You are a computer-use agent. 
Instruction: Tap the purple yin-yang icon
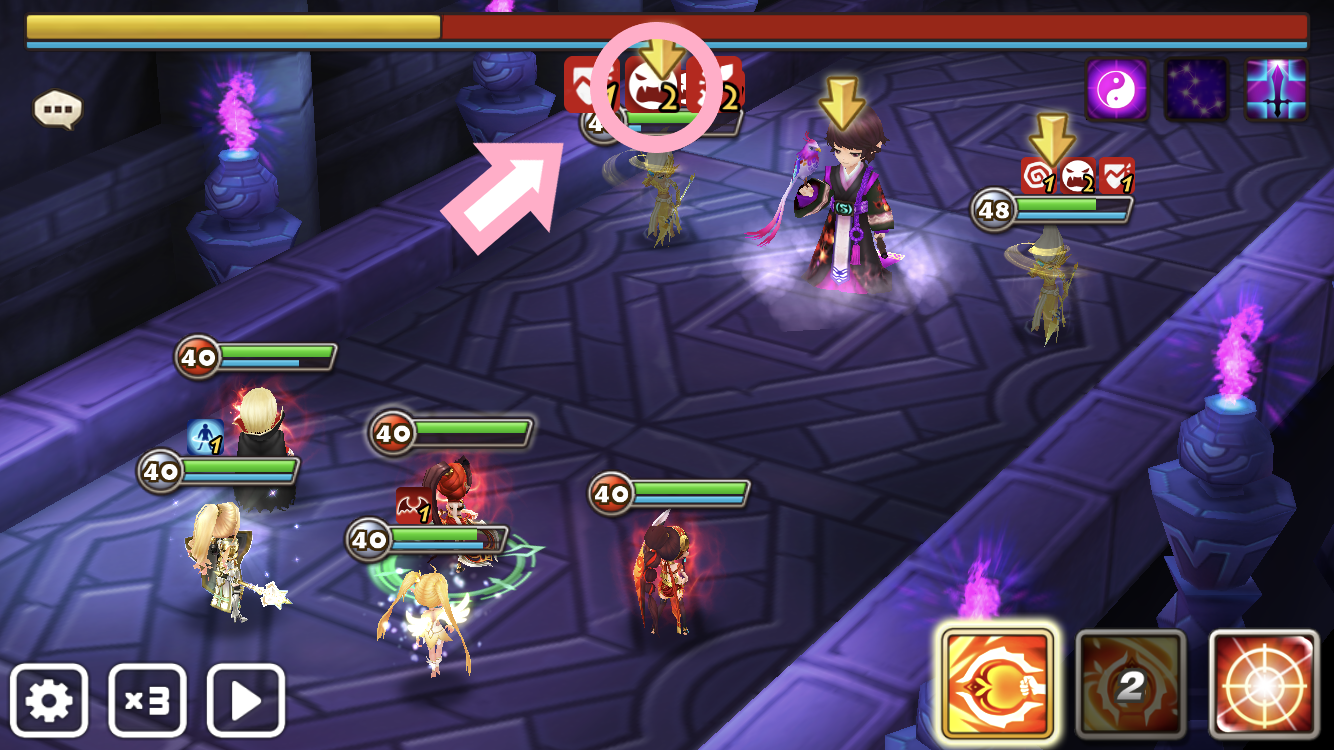tap(1118, 90)
